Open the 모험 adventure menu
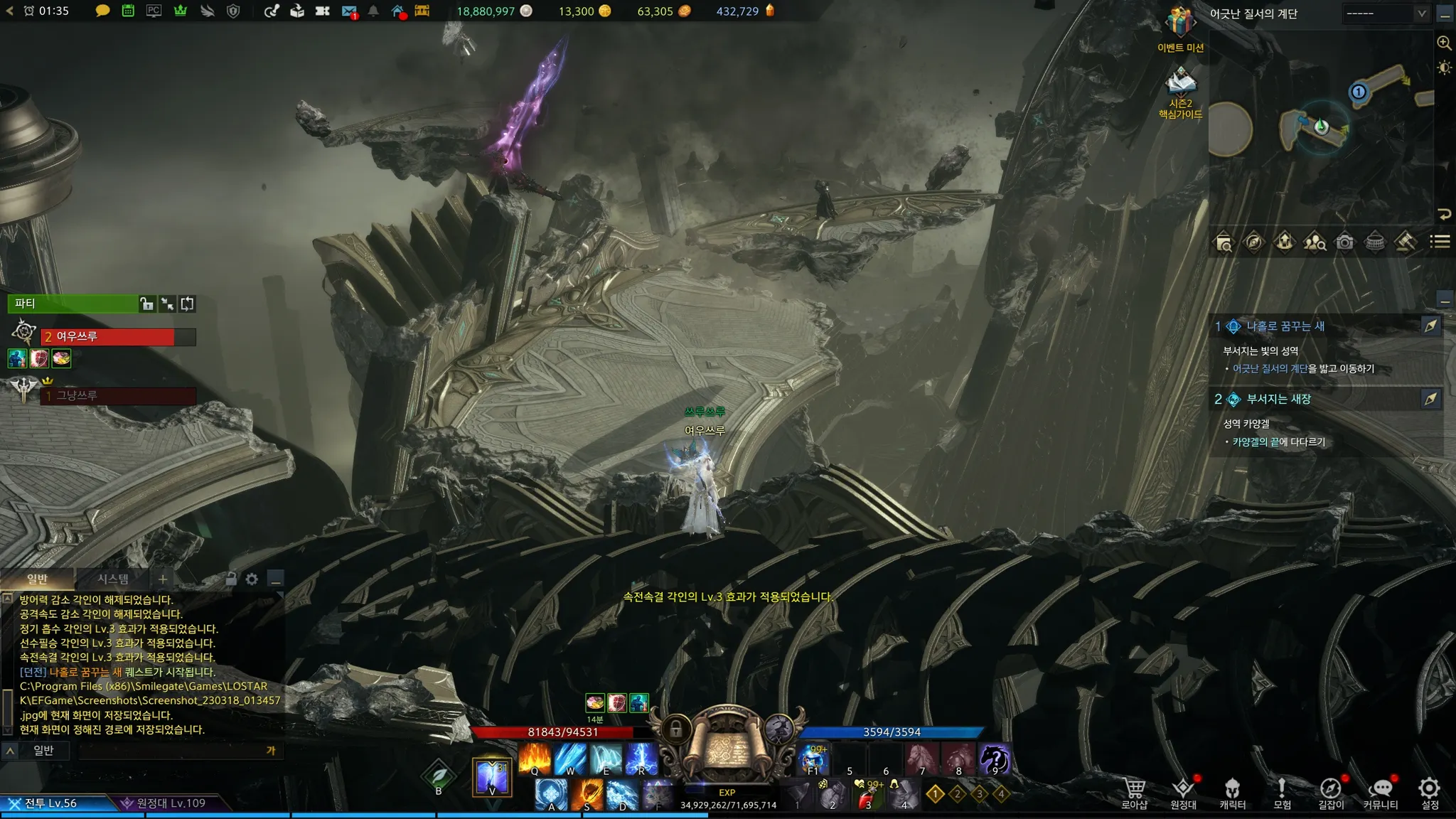Image resolution: width=1456 pixels, height=819 pixels. 1282,793
